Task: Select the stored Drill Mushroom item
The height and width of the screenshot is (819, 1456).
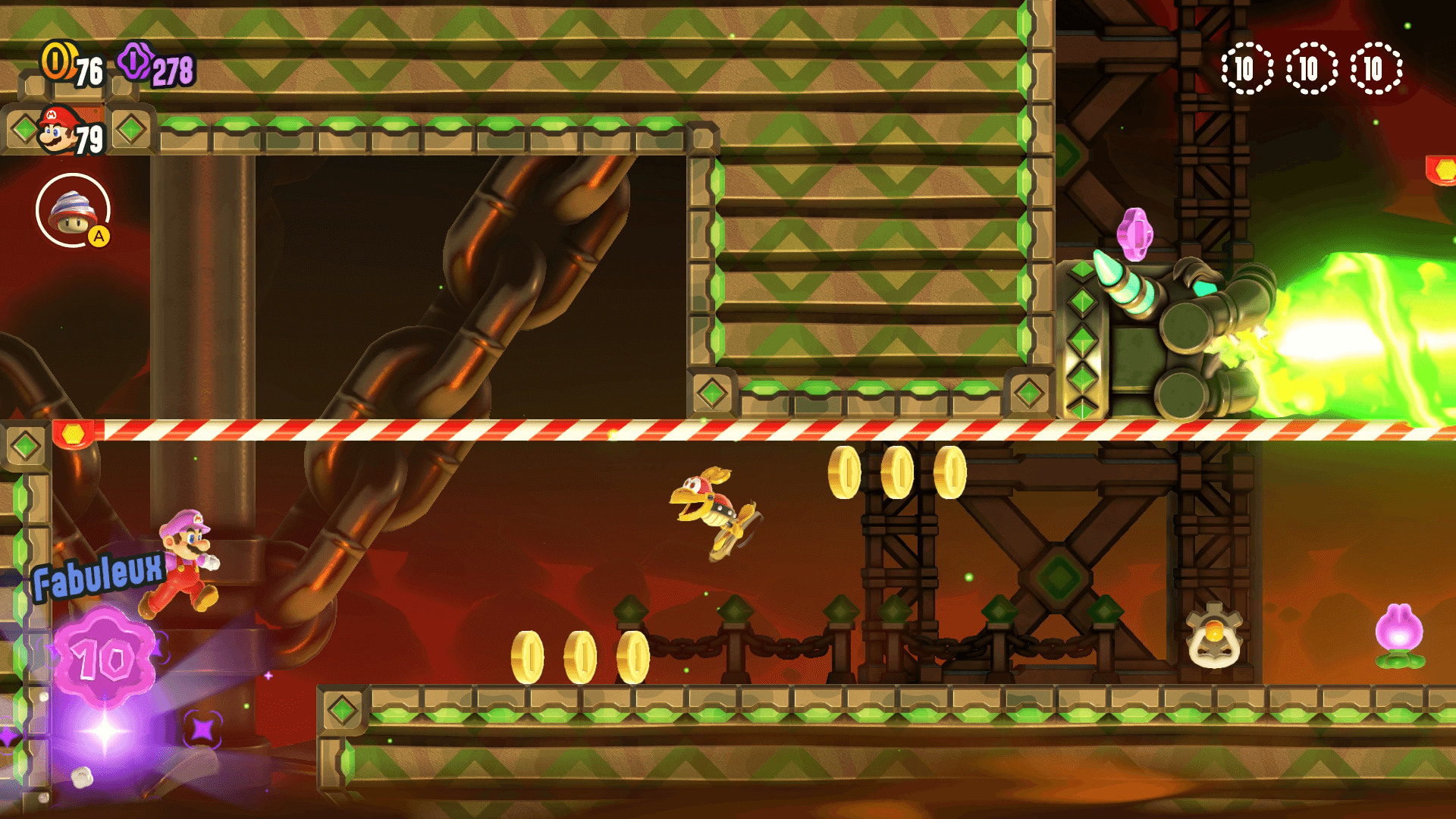Action: 73,210
